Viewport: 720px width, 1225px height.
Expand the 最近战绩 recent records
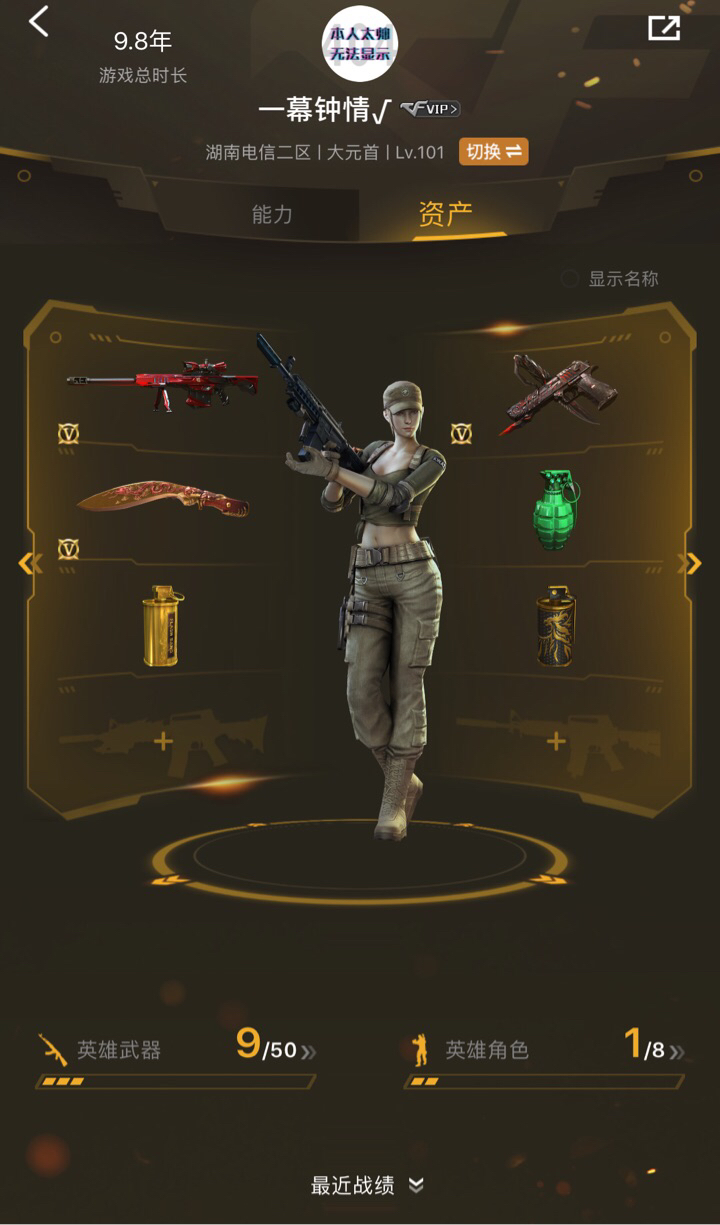366,1186
